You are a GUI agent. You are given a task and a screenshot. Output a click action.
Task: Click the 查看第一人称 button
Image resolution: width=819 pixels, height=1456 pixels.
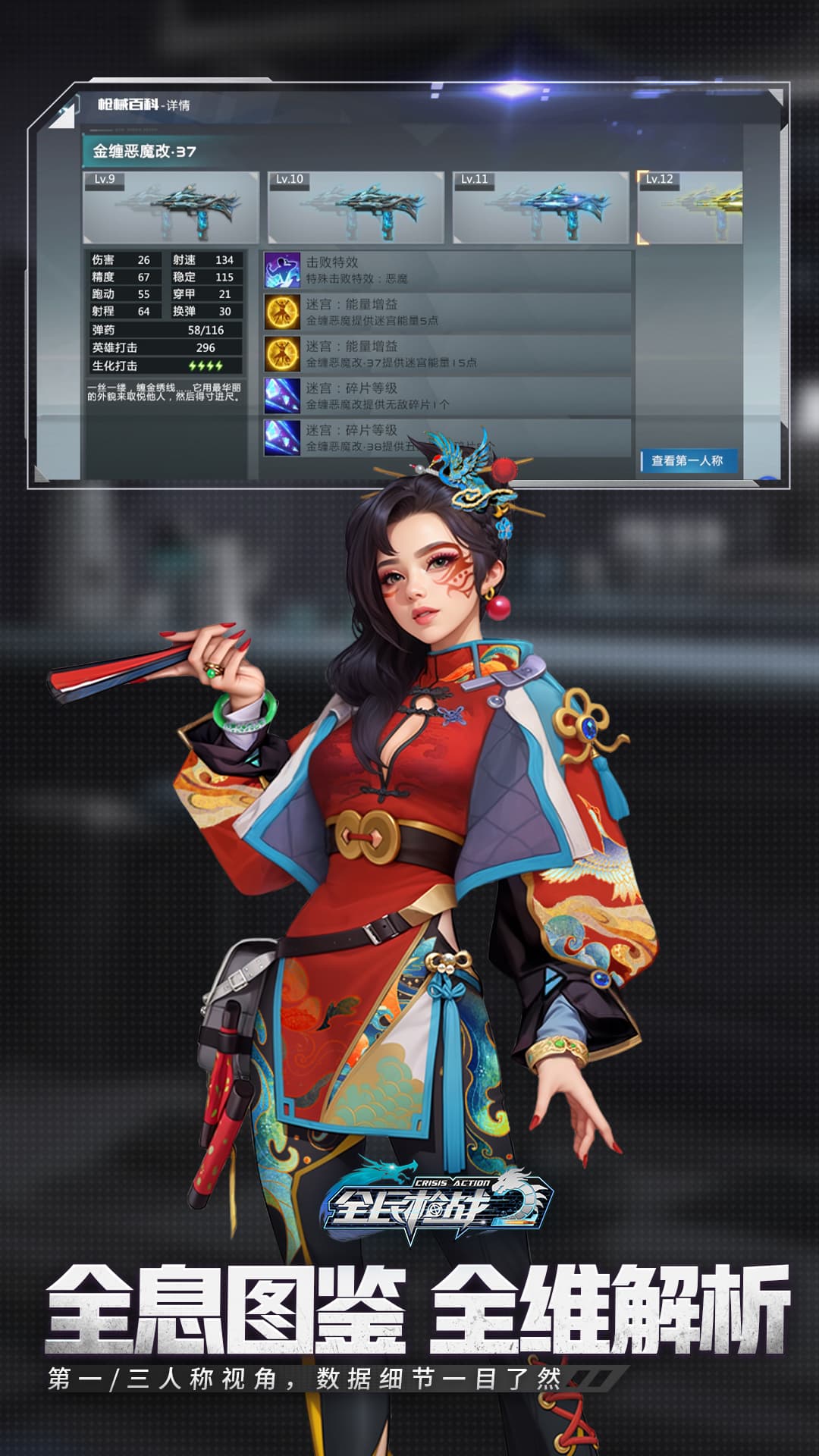[x=688, y=460]
